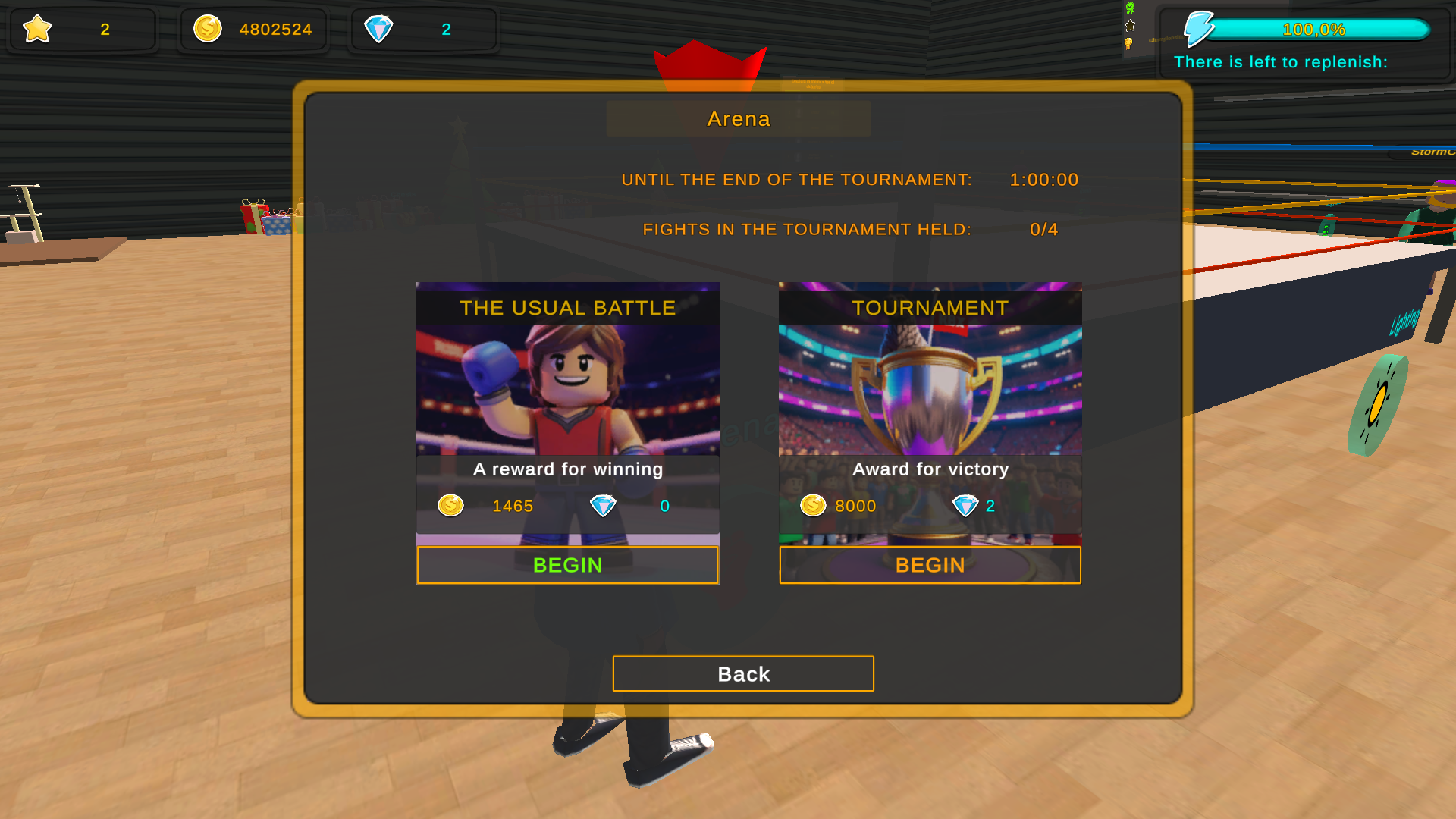Screen dimensions: 1456x819
Task: Click the diamond icon next to tournament reward 2
Action: [967, 506]
